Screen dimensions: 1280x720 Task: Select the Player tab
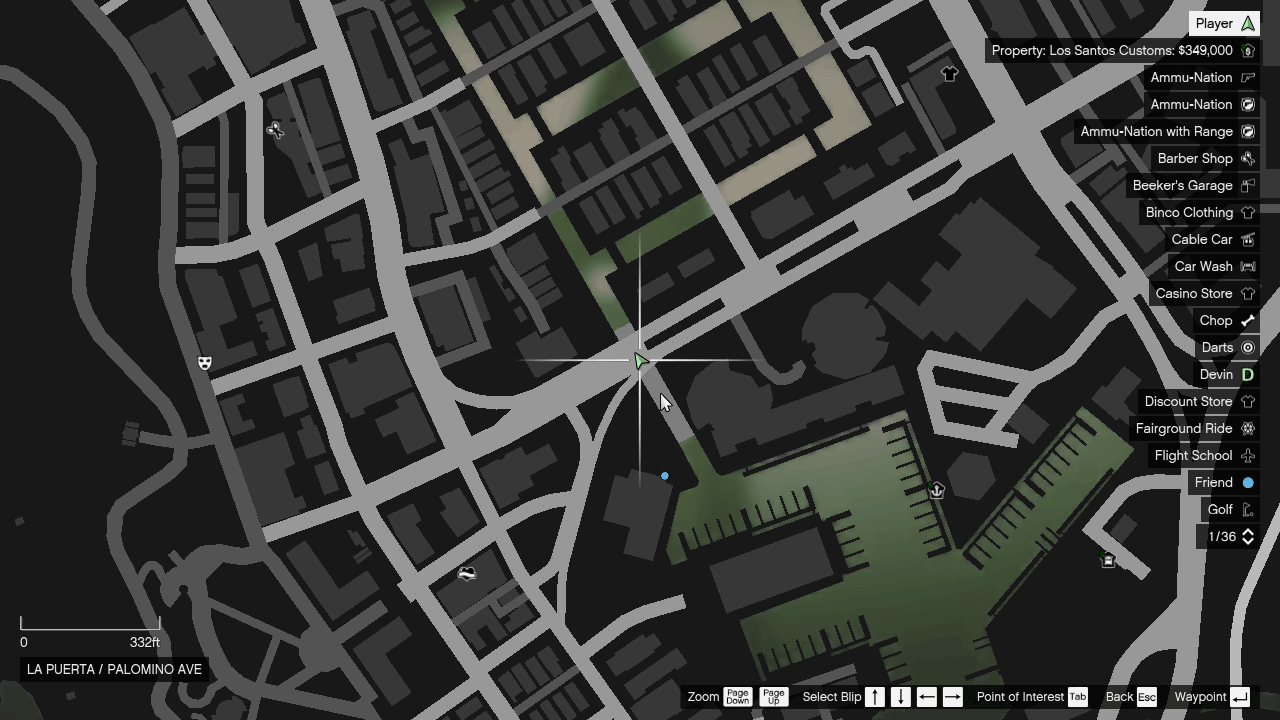(1224, 23)
